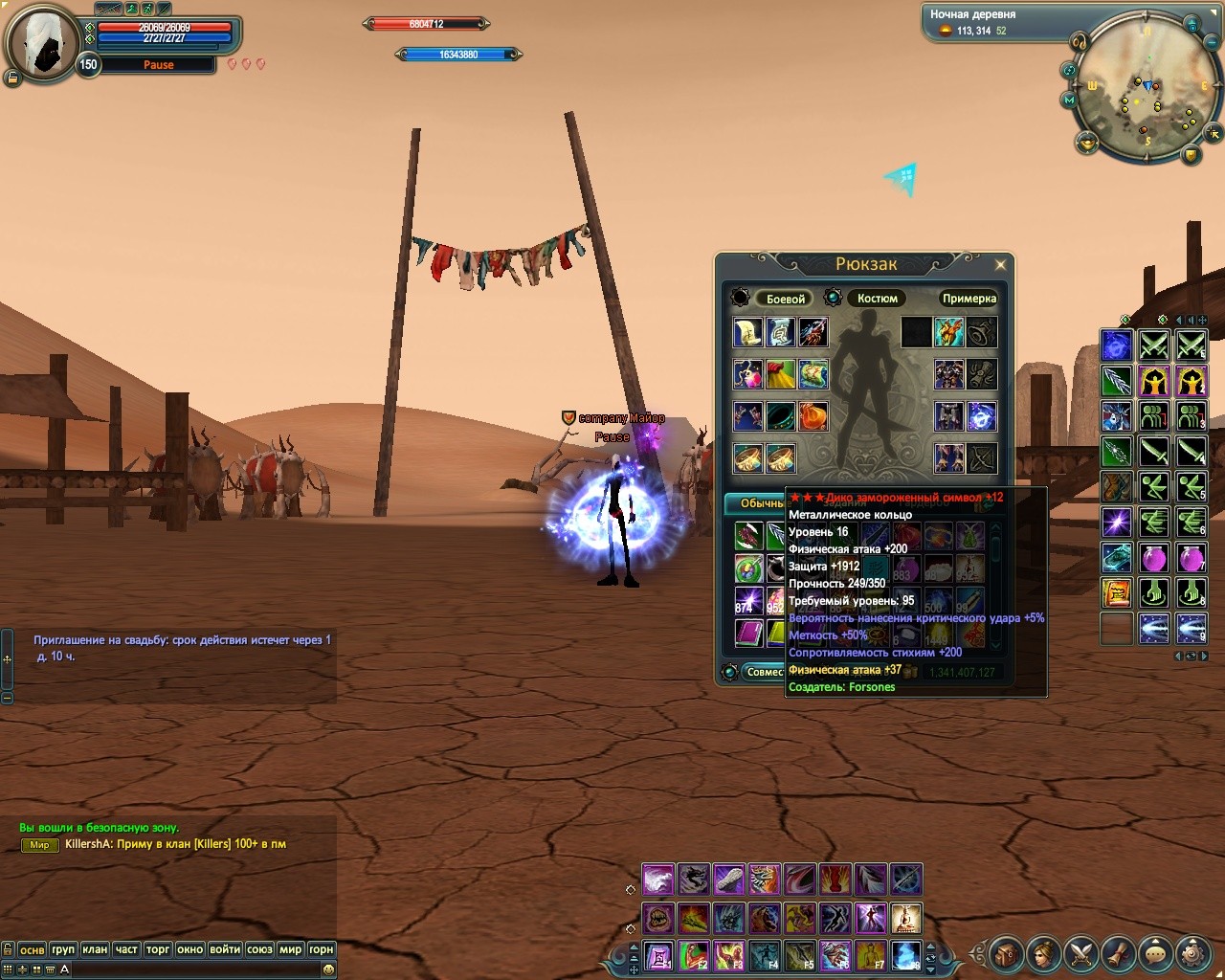Screen dimensions: 1225x980
Task: Use the blue flame skill on F8
Action: tap(906, 955)
